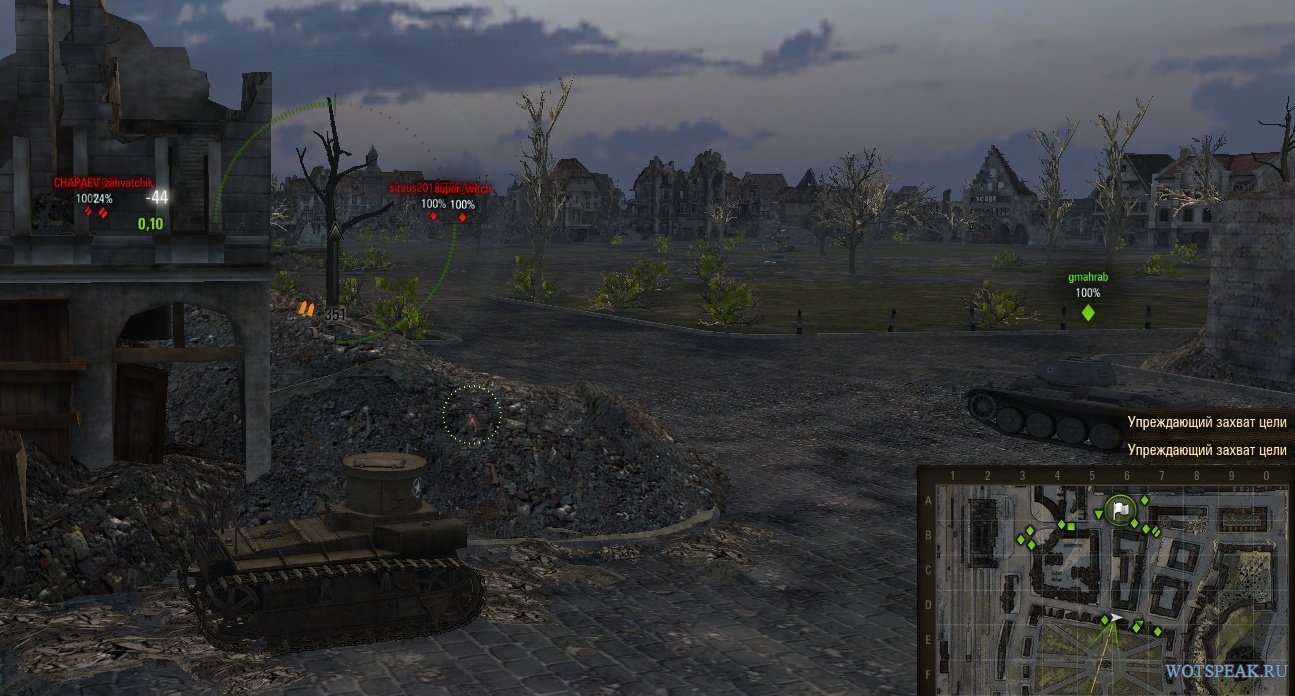Click the white player arrow on the minimap
This screenshot has height=696, width=1295.
point(1116,619)
